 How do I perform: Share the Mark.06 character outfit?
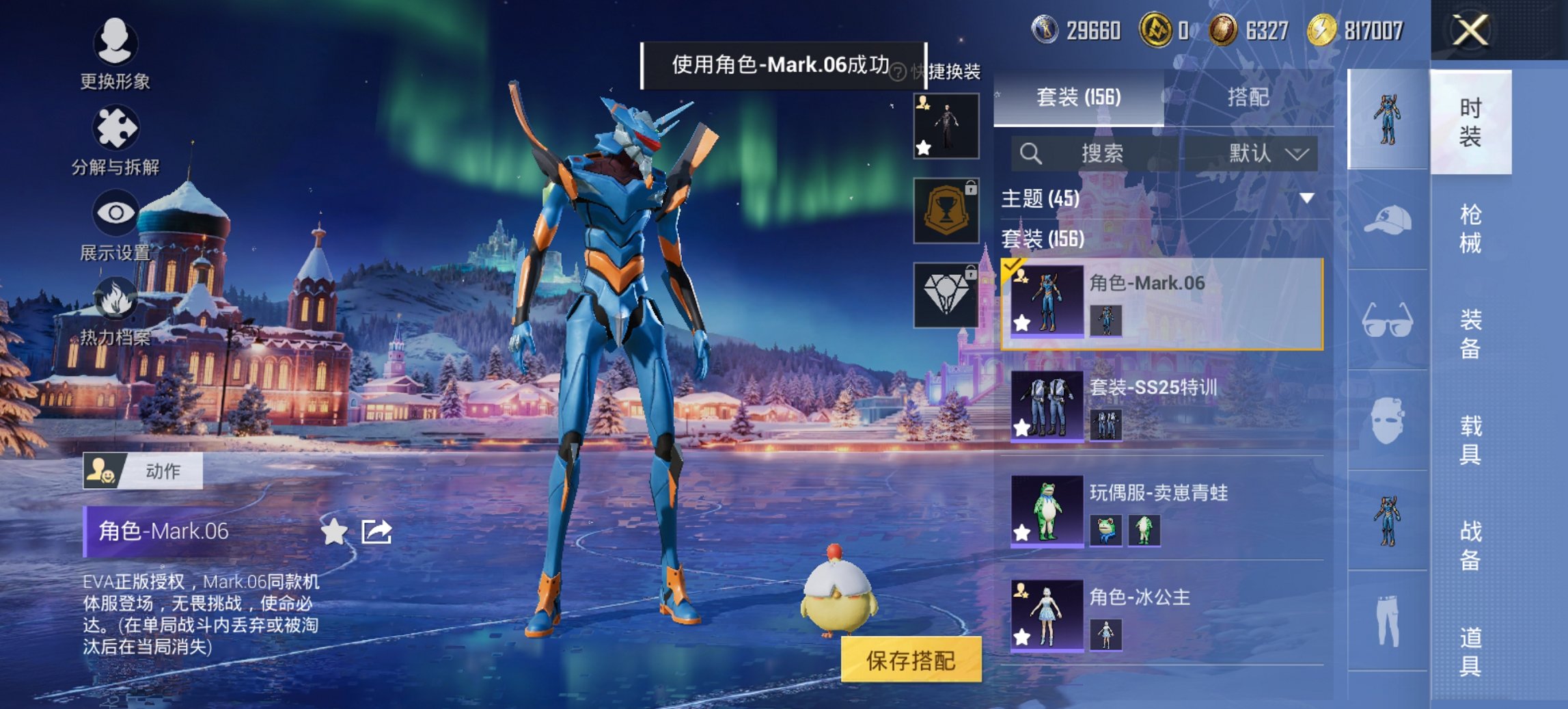click(376, 531)
